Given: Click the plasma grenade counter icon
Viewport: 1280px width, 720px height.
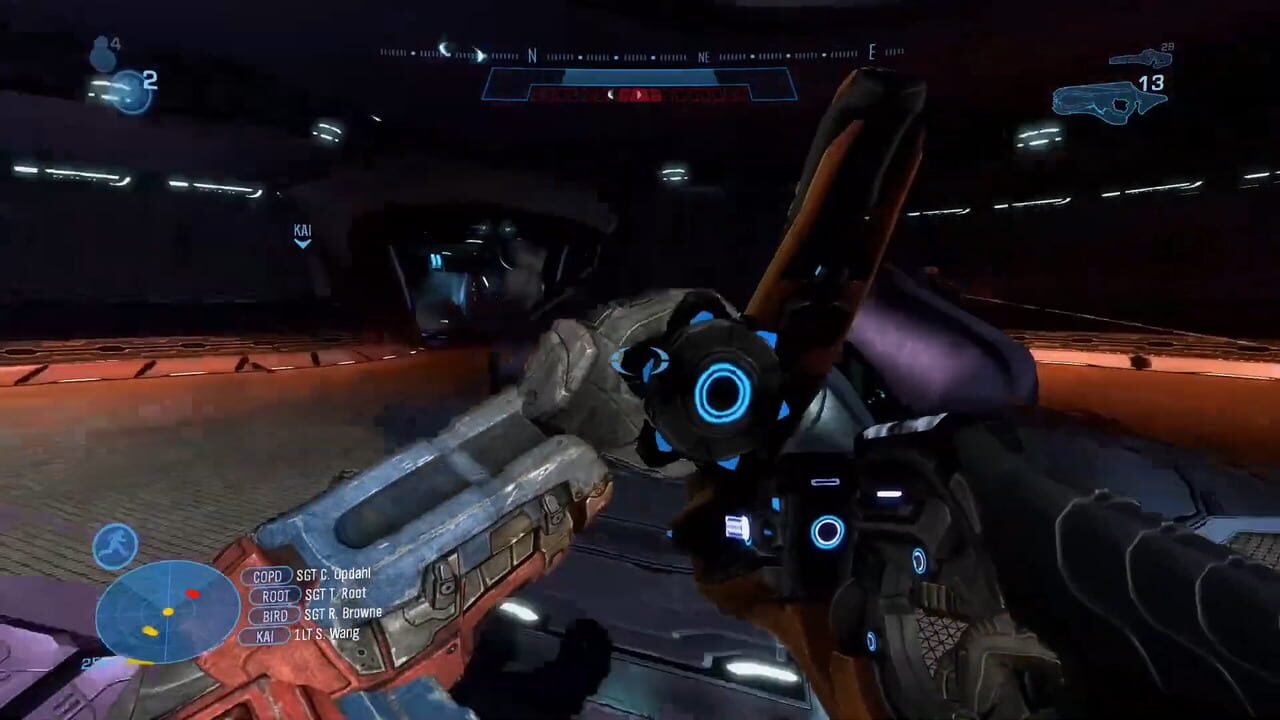Looking at the screenshot, I should (128, 90).
